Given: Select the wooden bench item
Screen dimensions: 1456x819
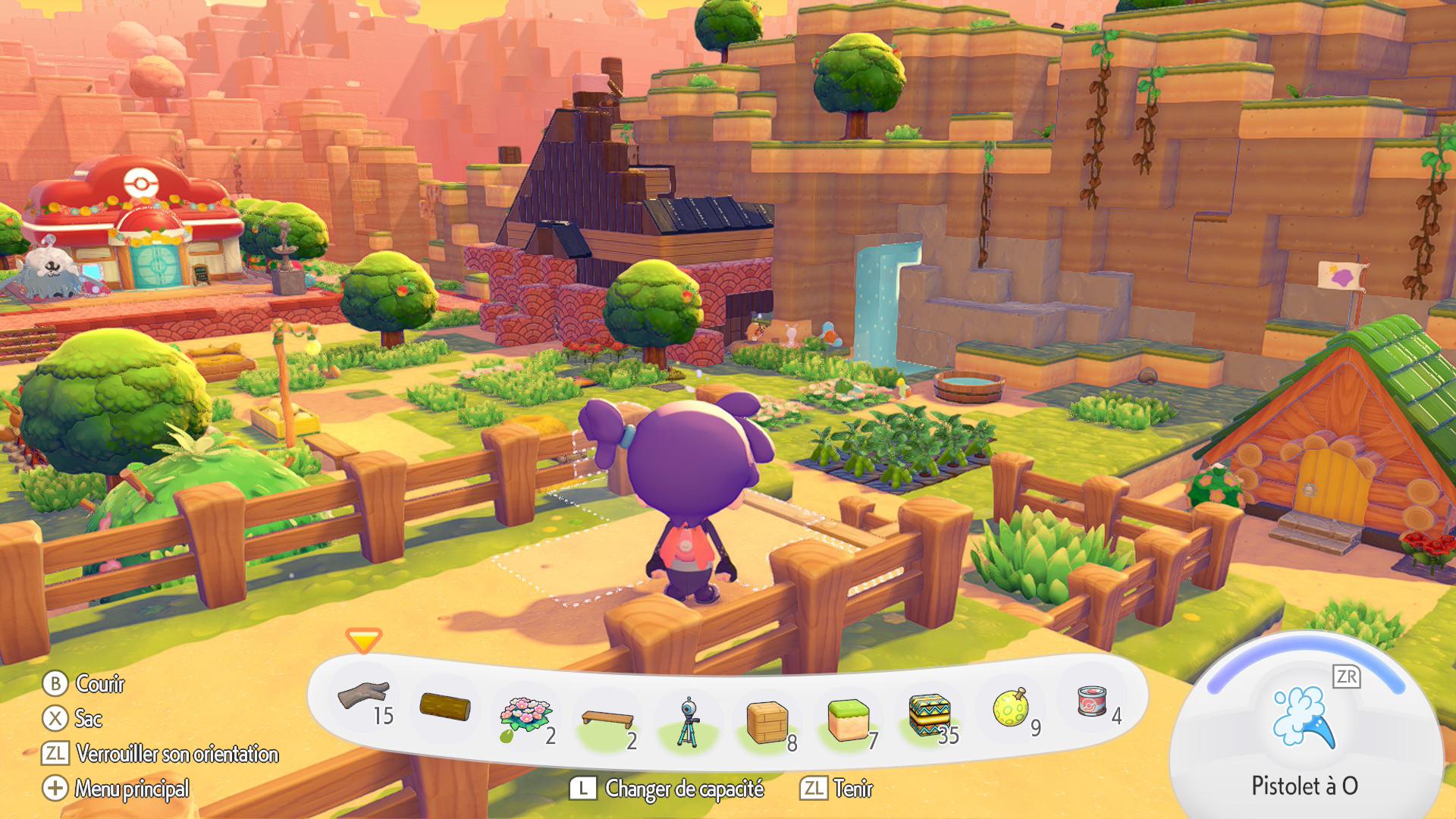Looking at the screenshot, I should pos(607,718).
